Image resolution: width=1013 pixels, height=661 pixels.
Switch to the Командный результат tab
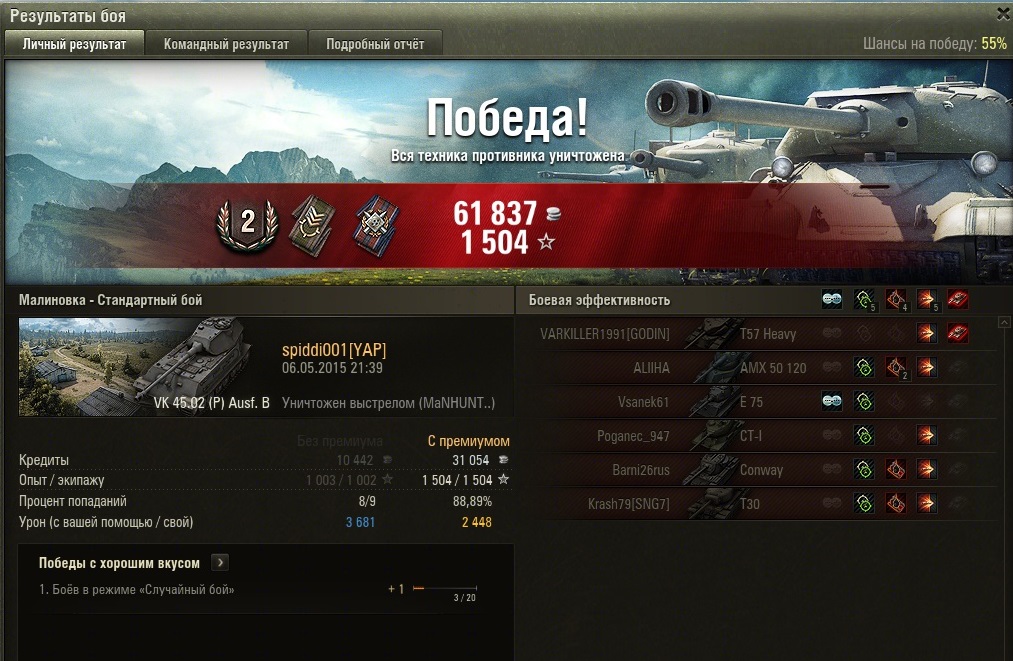226,44
